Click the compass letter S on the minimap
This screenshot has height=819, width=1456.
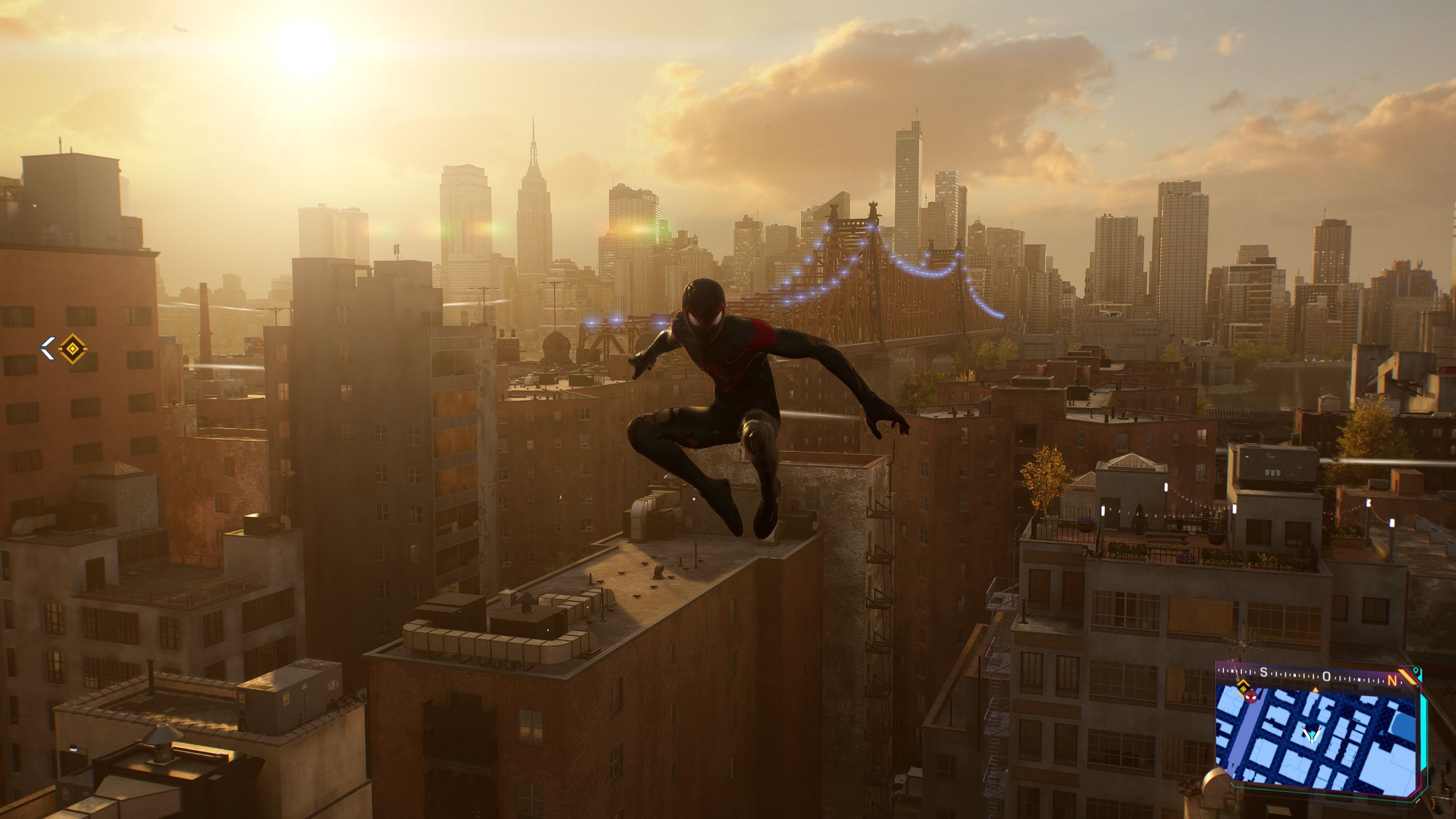pyautogui.click(x=1264, y=673)
